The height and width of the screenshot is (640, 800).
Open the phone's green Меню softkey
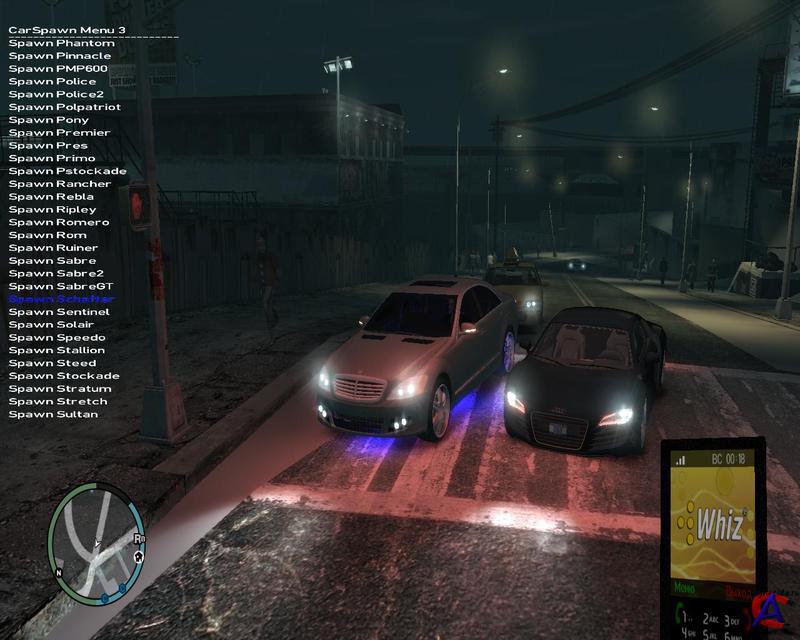(x=685, y=588)
